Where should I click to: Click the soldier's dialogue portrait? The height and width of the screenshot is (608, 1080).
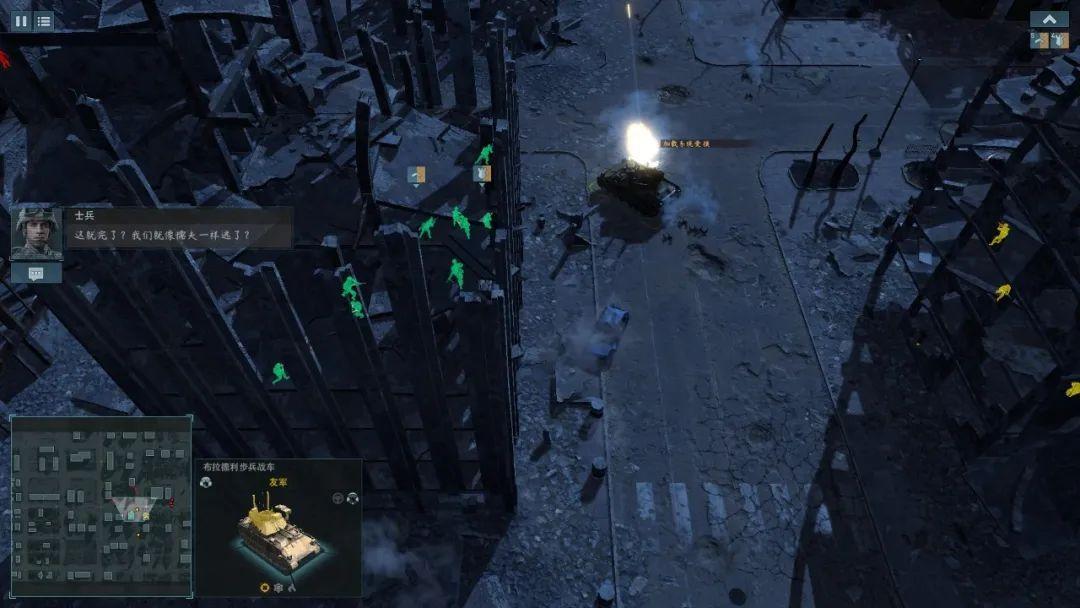[x=37, y=232]
